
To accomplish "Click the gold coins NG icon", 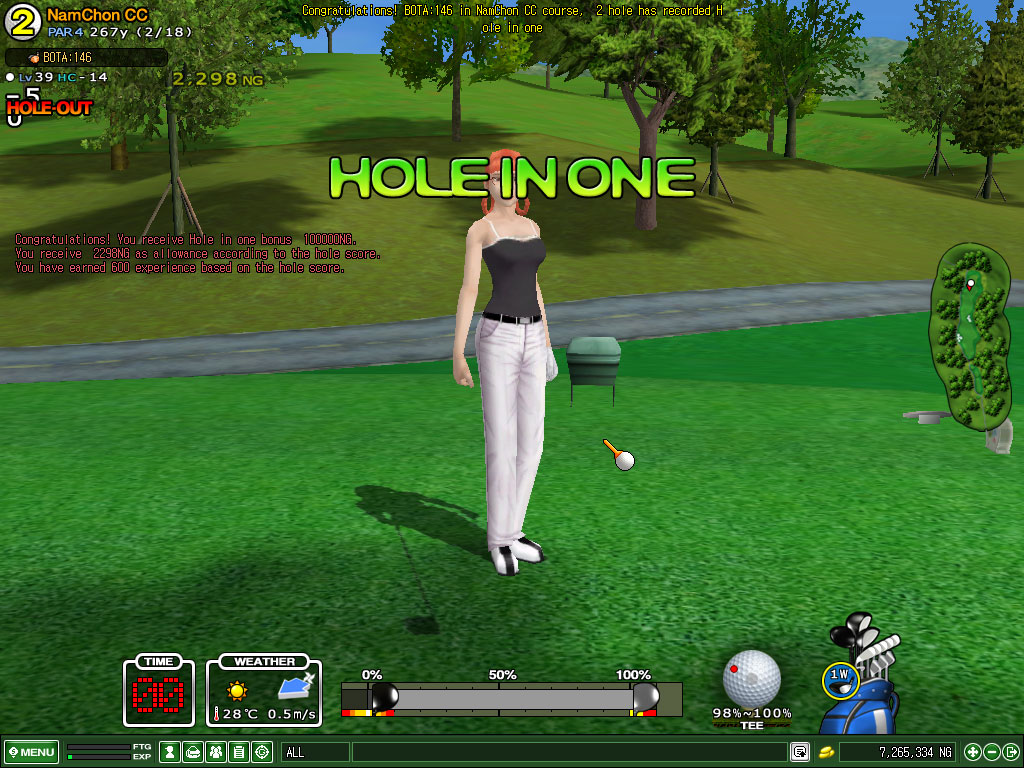I will click(827, 752).
